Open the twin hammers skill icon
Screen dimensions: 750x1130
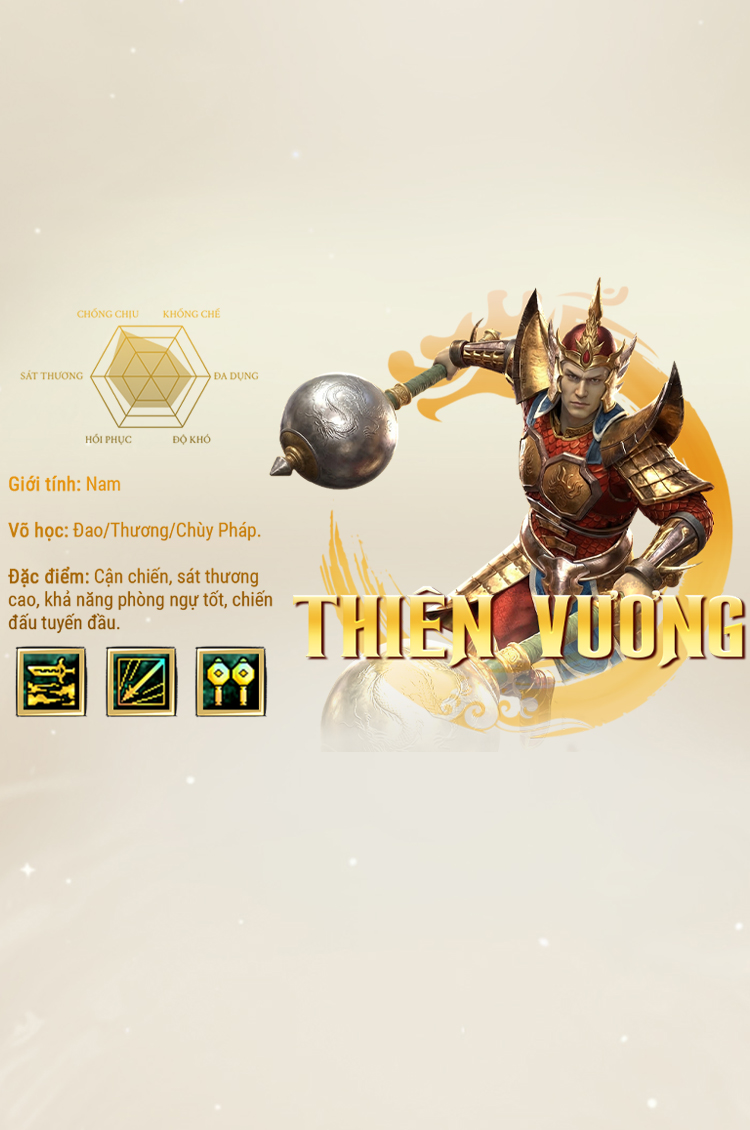(x=230, y=681)
